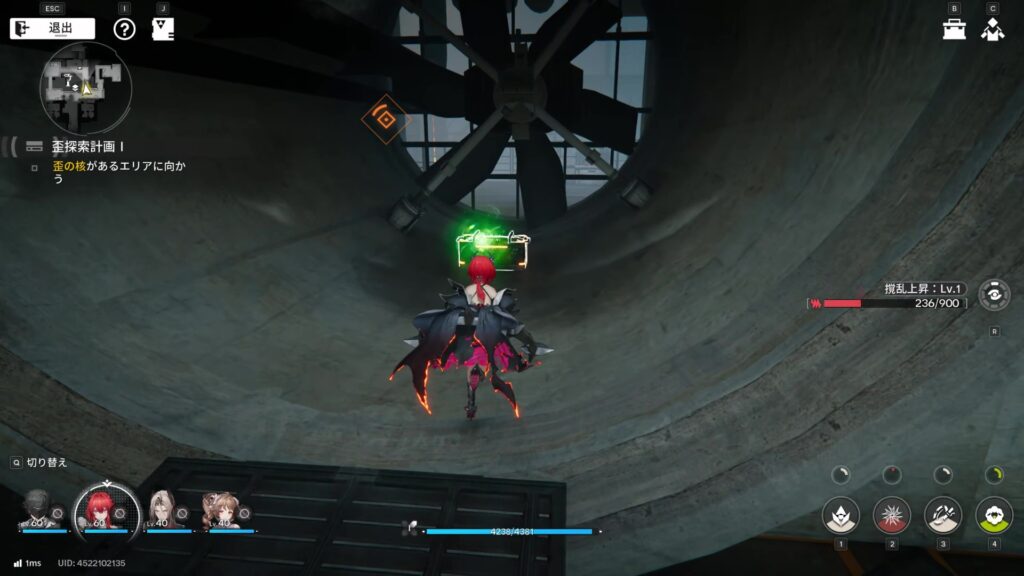Open the character team icon
Image resolution: width=1024 pixels, height=576 pixels.
(992, 29)
